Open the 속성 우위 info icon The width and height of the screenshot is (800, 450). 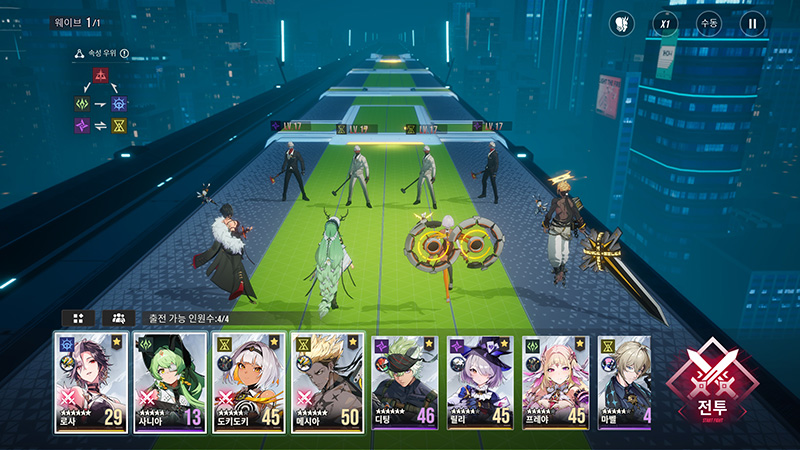tap(125, 54)
